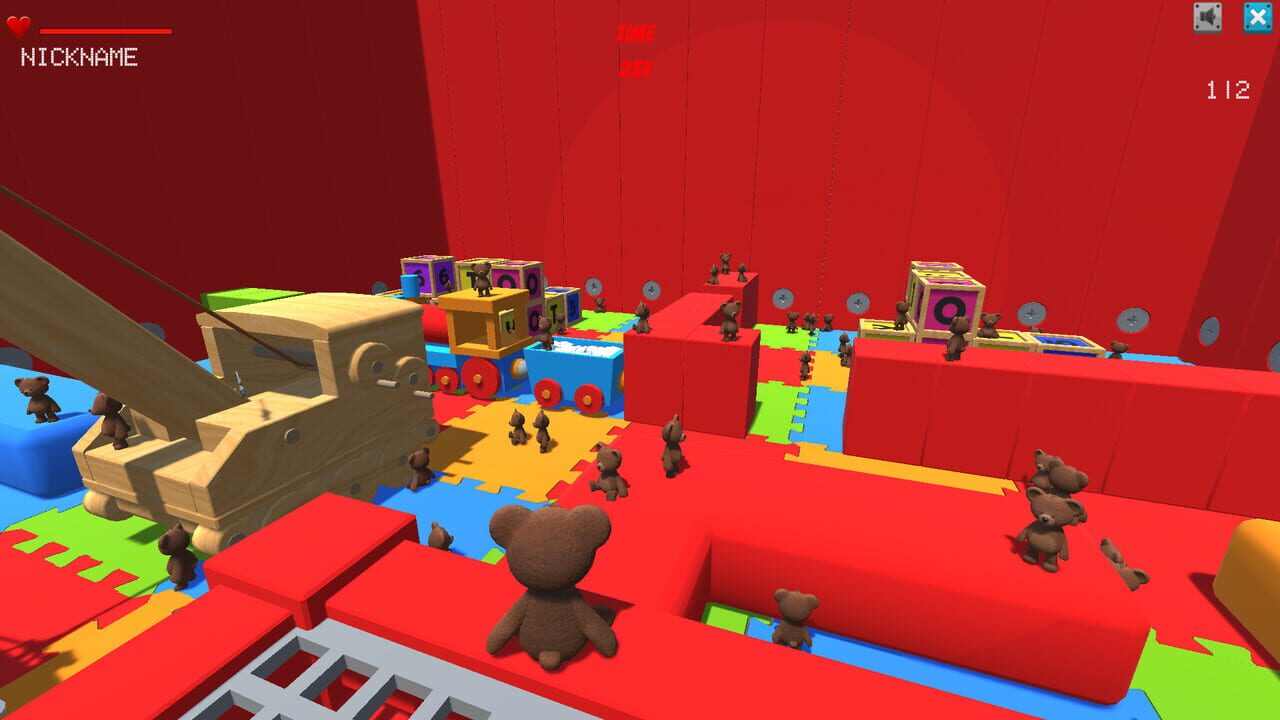Click the blue X exit button
Image resolution: width=1280 pixels, height=720 pixels.
click(1258, 16)
